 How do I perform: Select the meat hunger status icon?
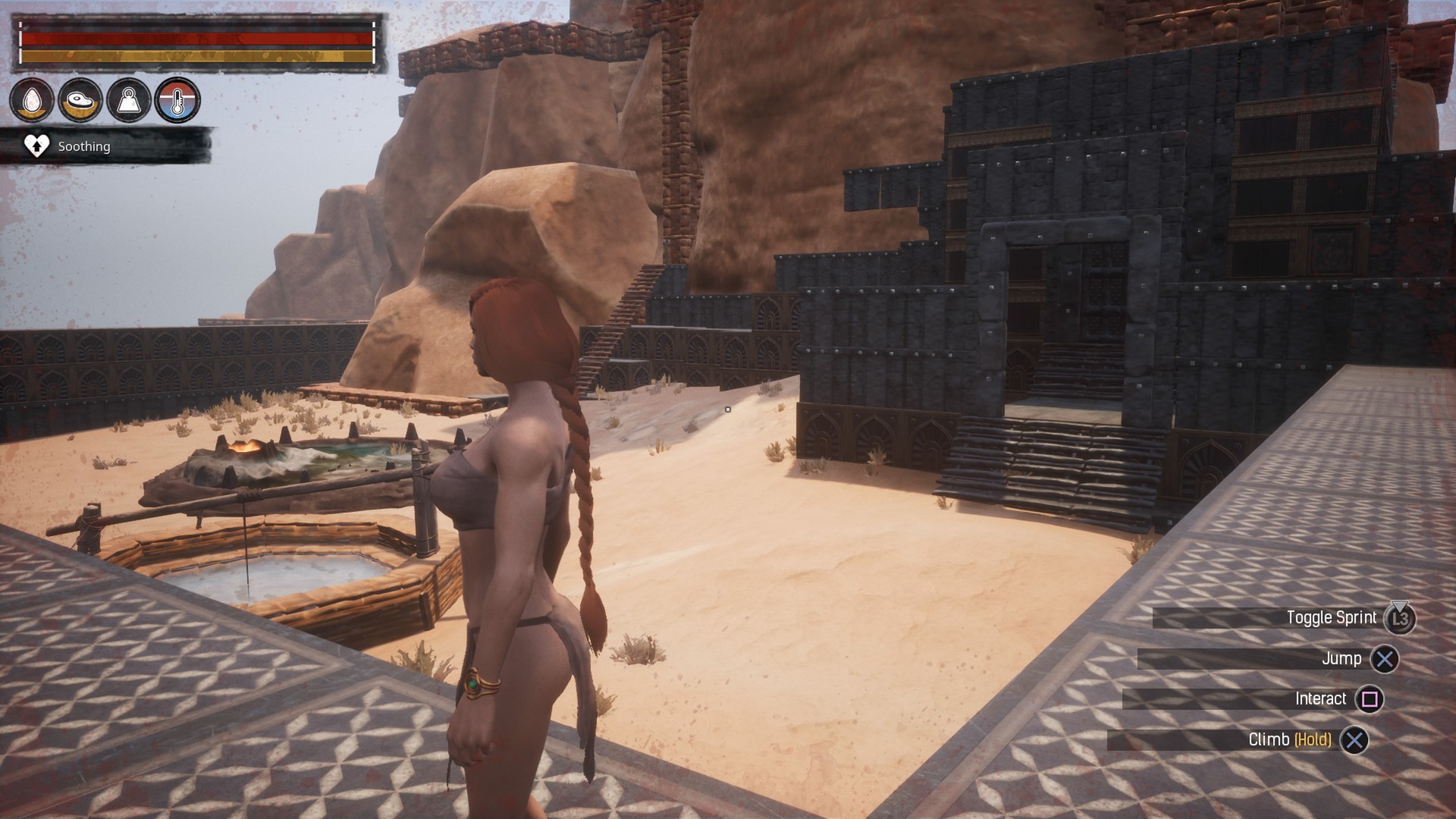(x=80, y=100)
